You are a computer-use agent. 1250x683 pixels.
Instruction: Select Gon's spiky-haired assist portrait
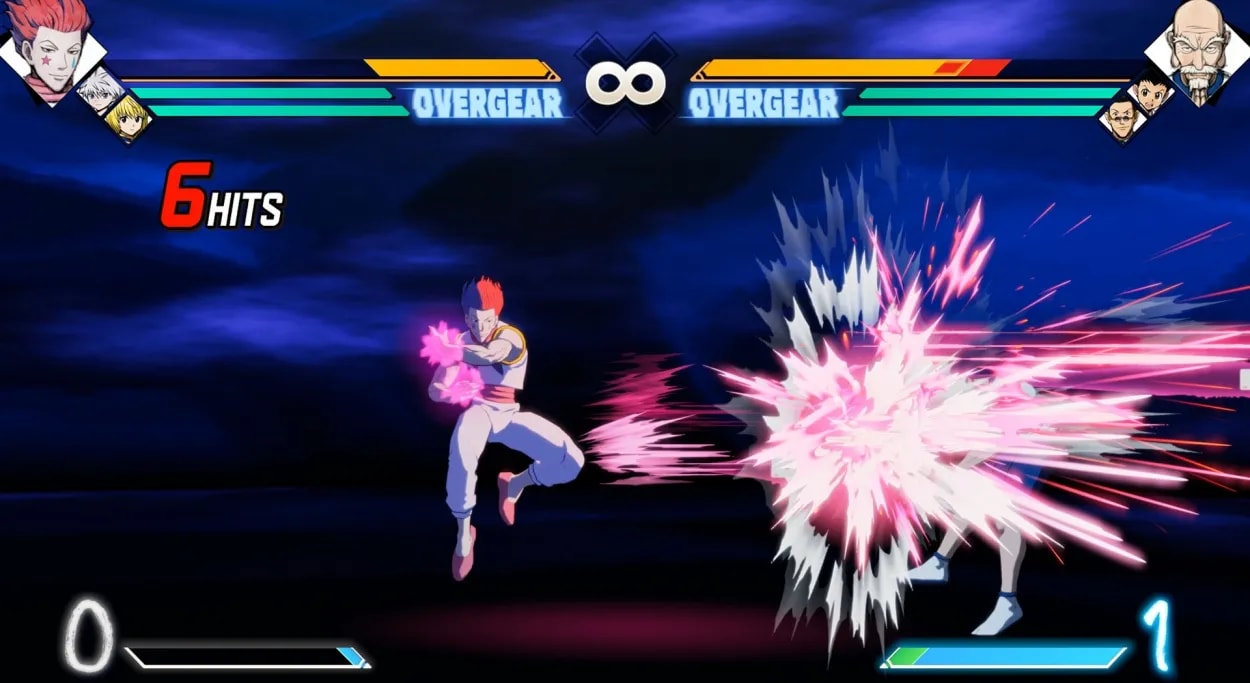(1150, 94)
